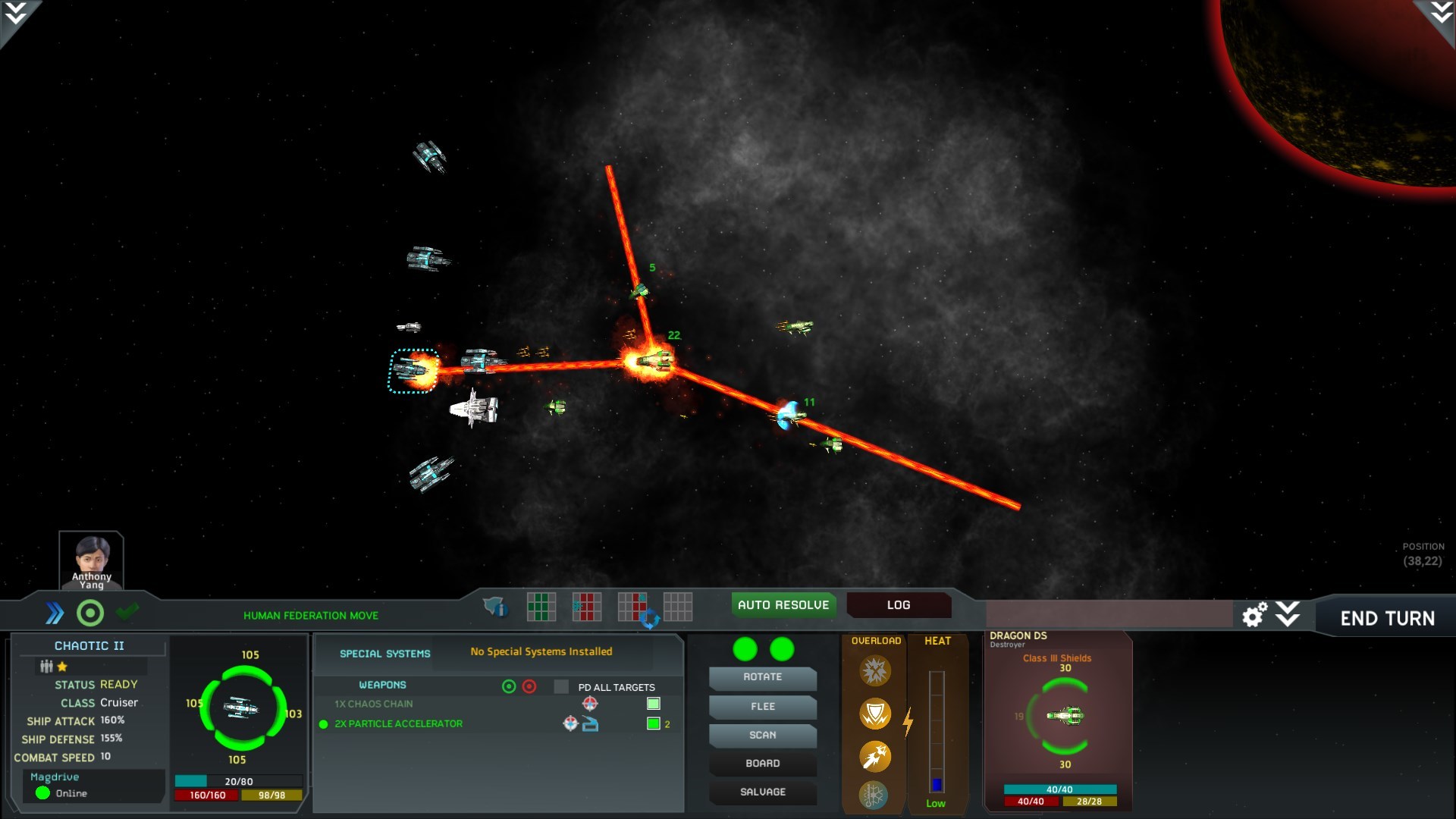Click the enemy red ships grid icon
1456x819 pixels.
pyautogui.click(x=587, y=606)
